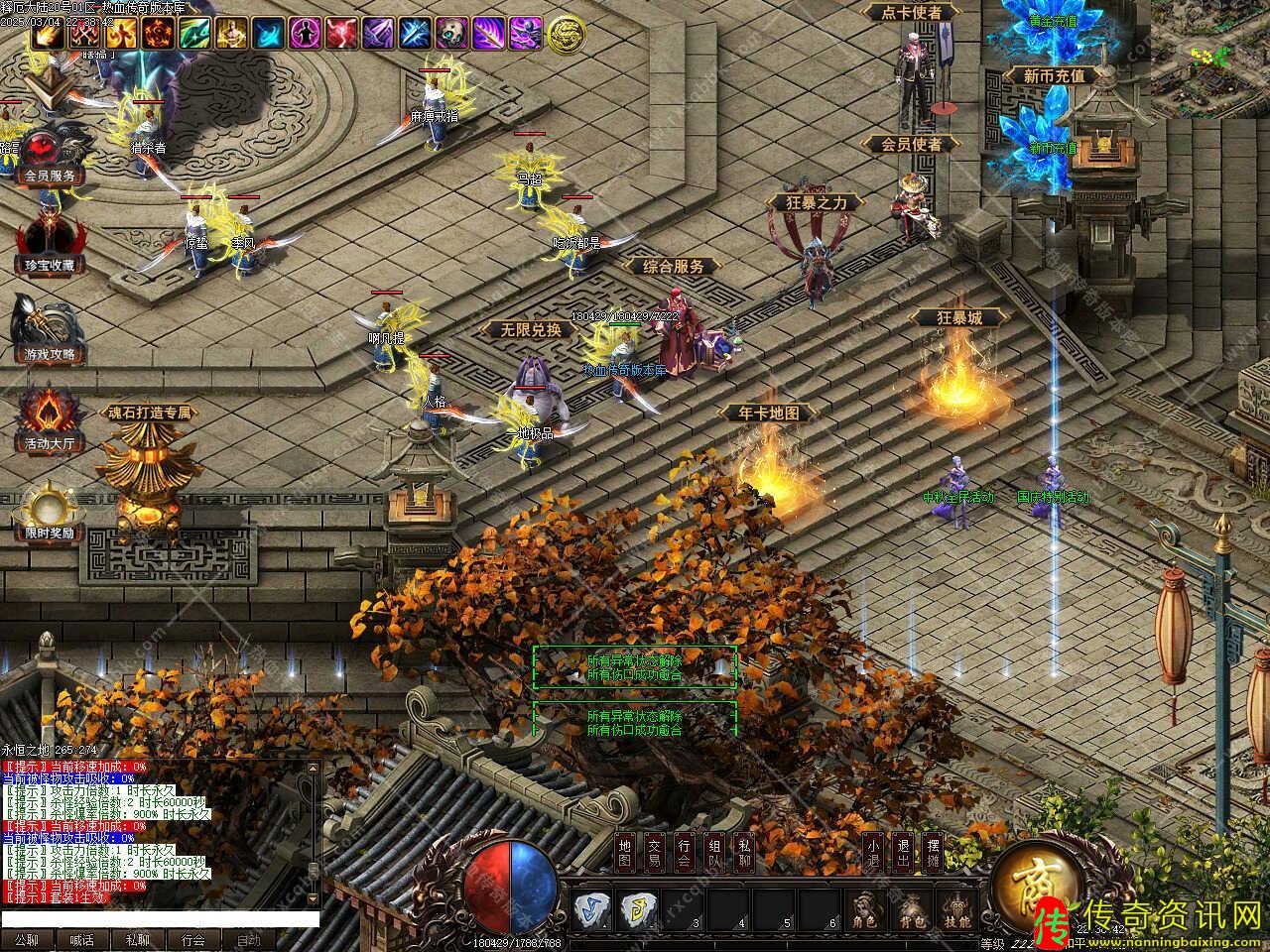
Task: Open the 会员服务 member service menu
Action: pyautogui.click(x=50, y=157)
